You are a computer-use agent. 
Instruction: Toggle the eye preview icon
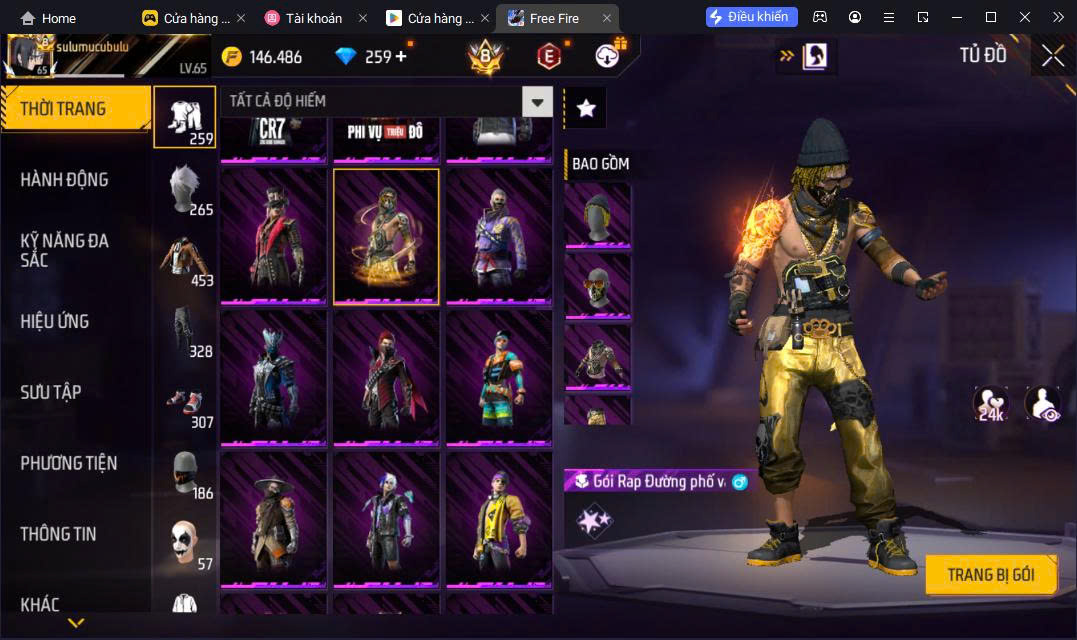tap(1043, 404)
